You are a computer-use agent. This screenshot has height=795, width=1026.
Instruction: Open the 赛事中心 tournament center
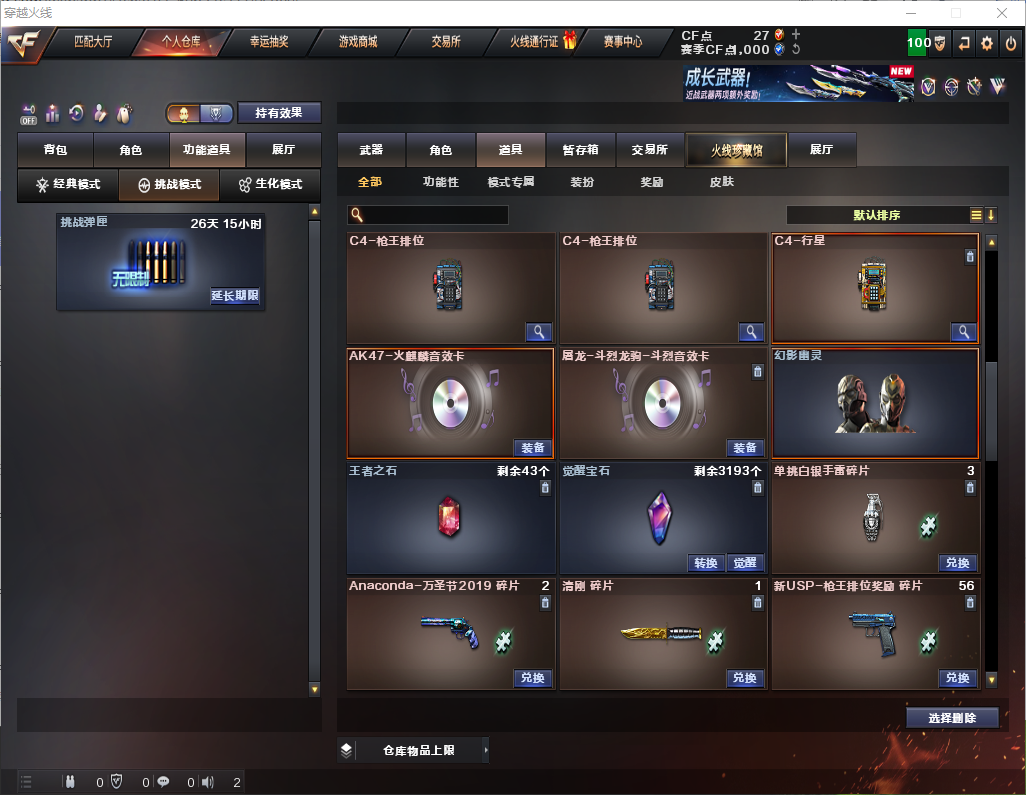point(623,42)
